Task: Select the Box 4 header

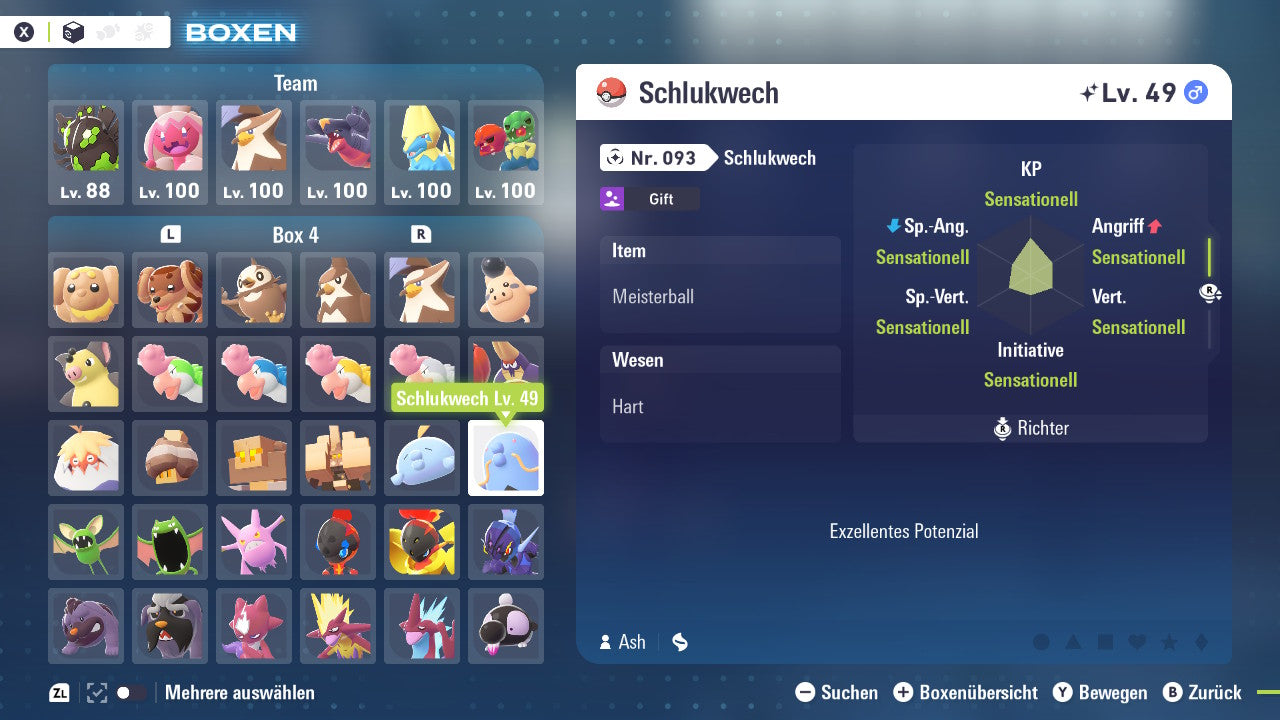Action: click(295, 234)
